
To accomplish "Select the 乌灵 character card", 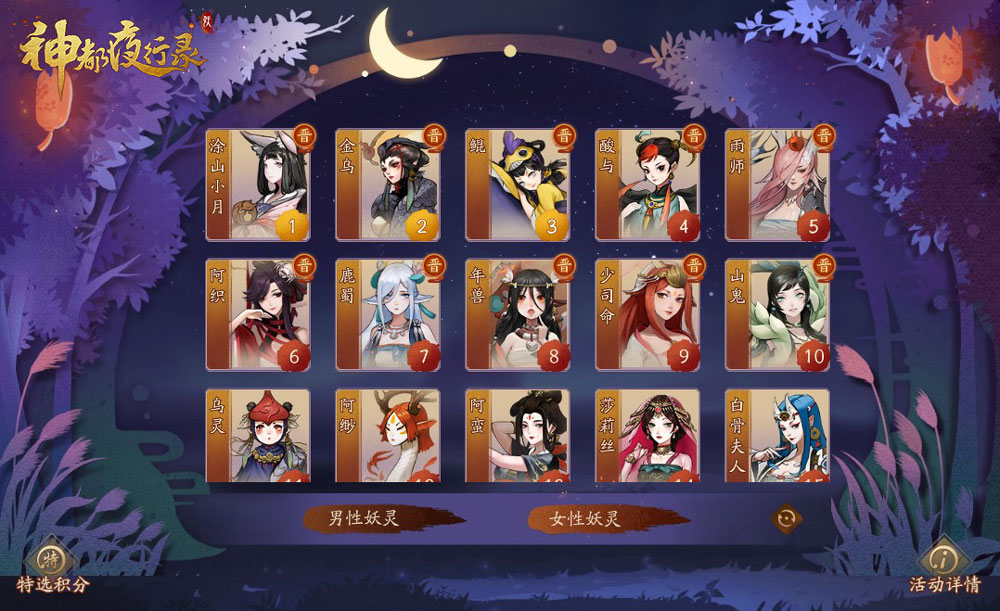I will pyautogui.click(x=258, y=436).
